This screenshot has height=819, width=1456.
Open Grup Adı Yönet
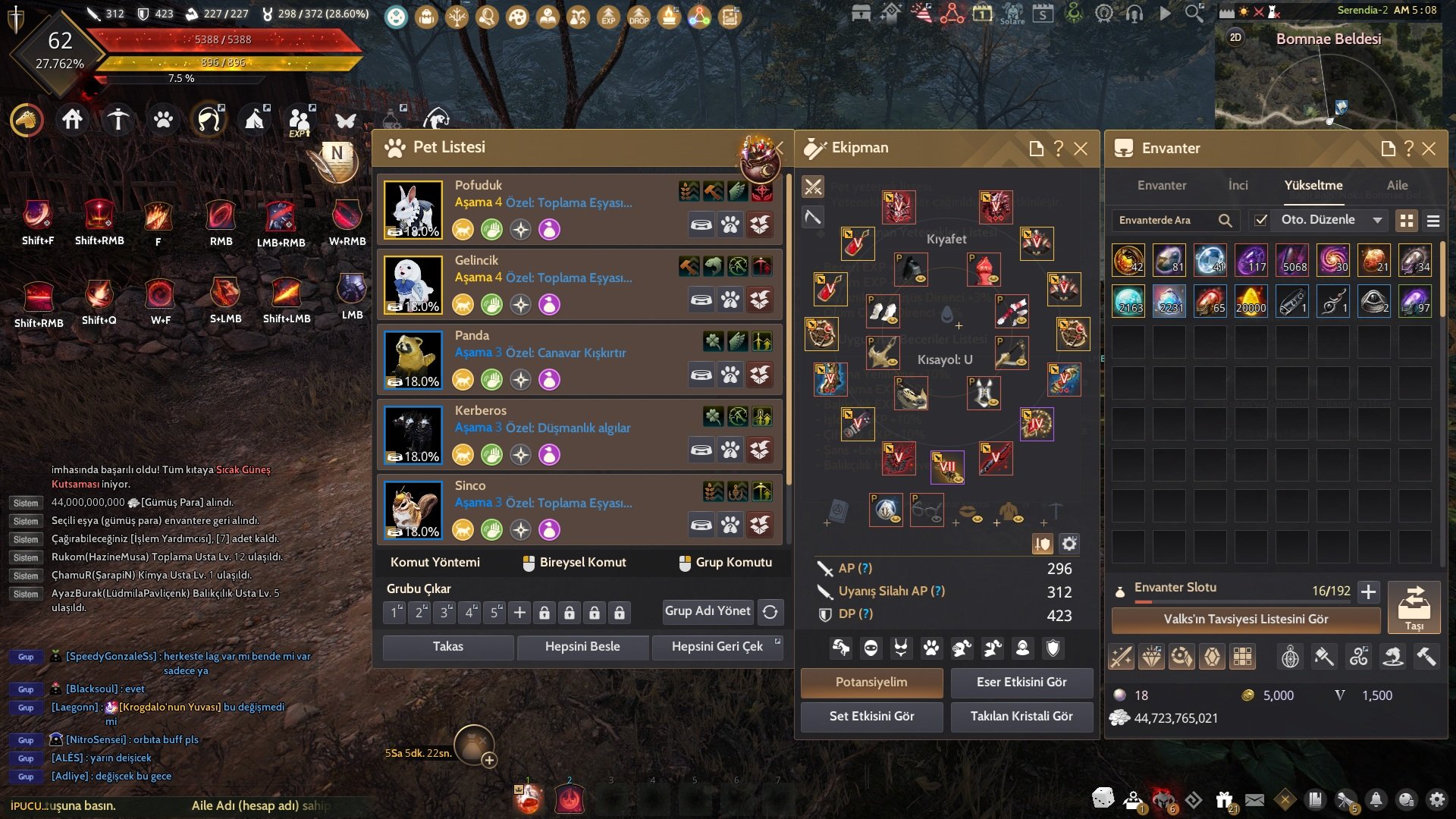[708, 611]
